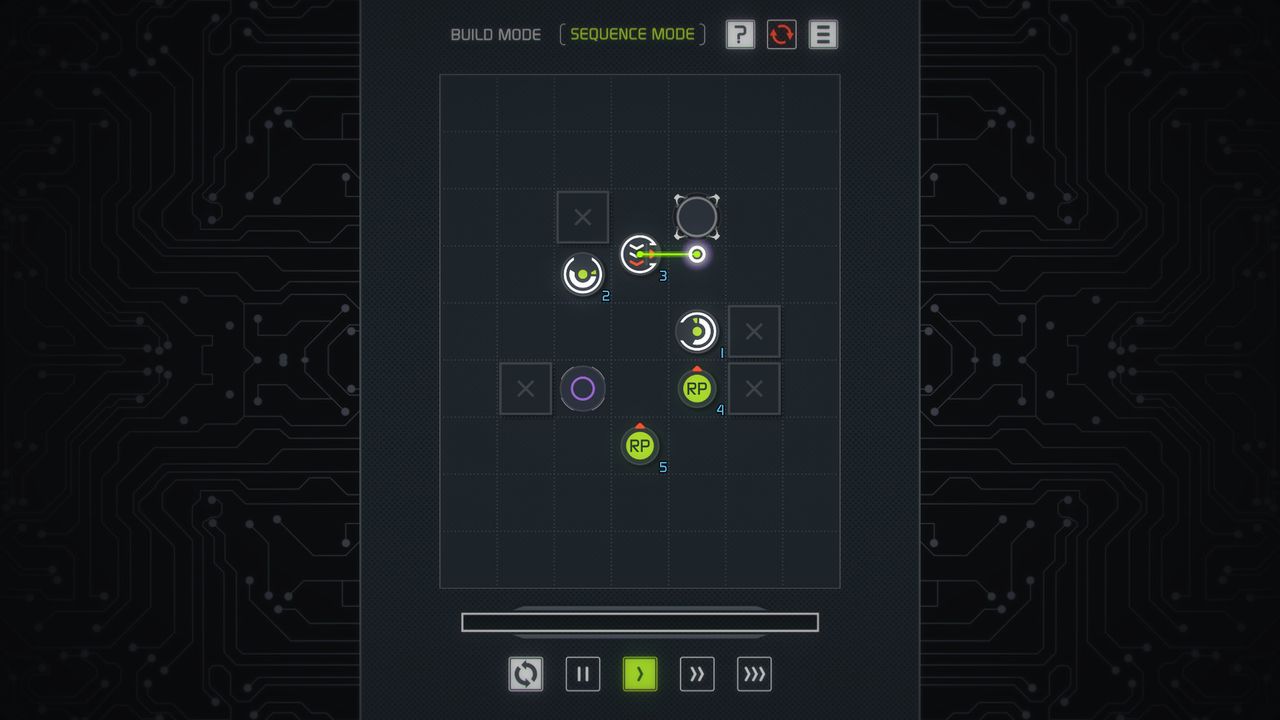Pause the sequence
Image resolution: width=1280 pixels, height=720 pixels.
click(583, 674)
